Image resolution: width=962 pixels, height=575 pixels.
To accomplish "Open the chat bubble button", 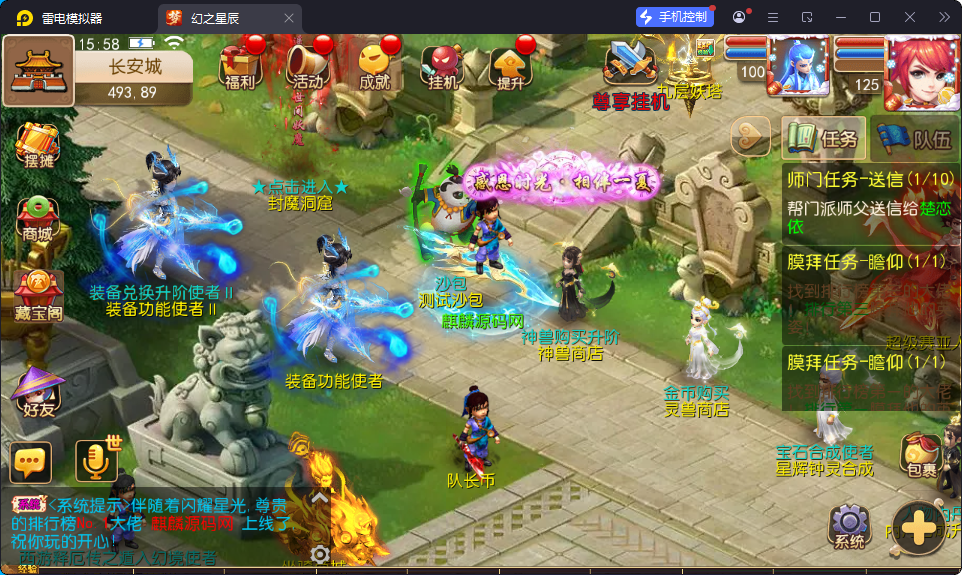I will point(31,461).
